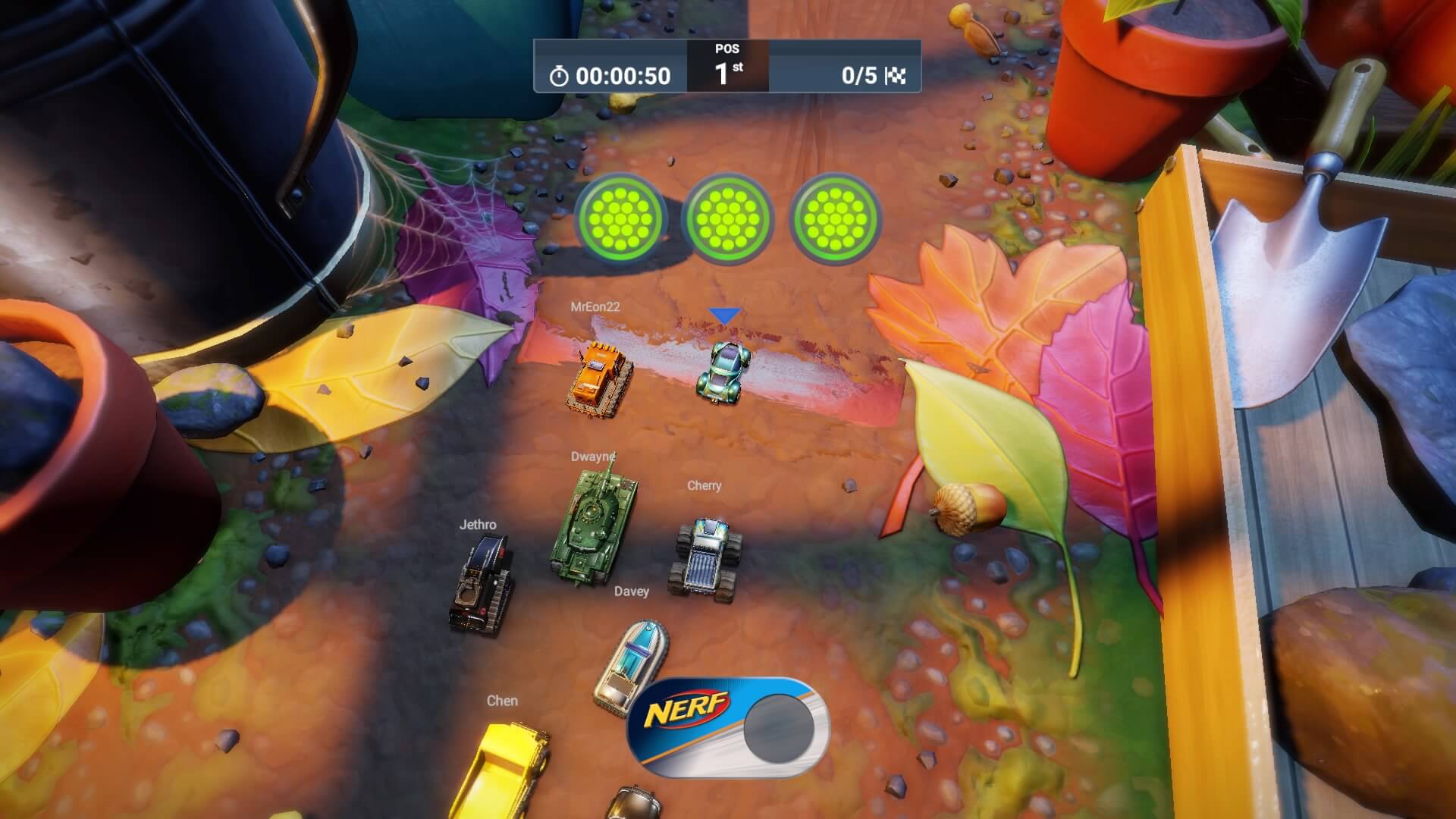Expand the race timer display 00:00:50
Image resolution: width=1456 pixels, height=819 pixels.
point(622,75)
